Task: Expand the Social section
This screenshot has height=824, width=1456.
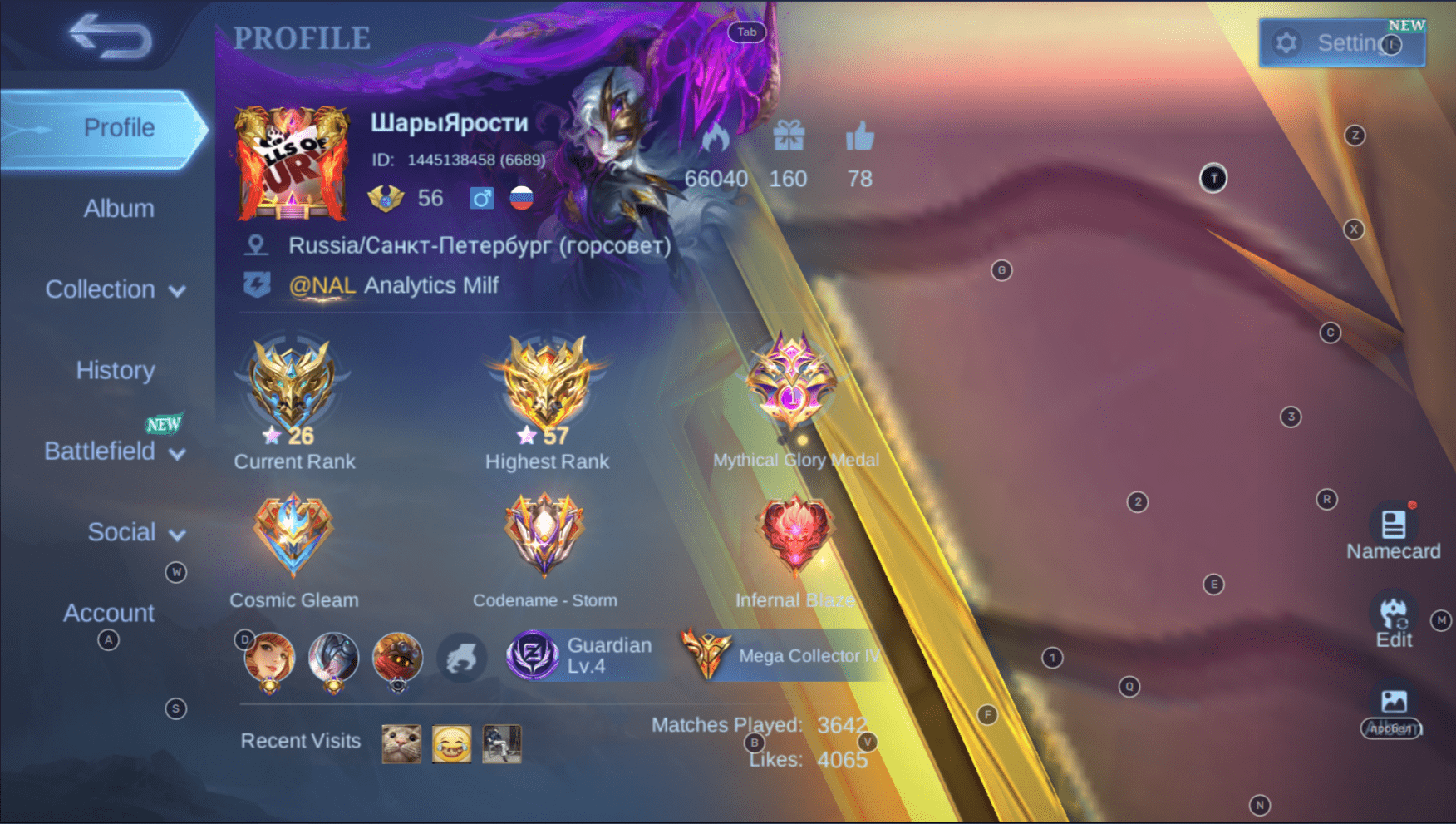Action: point(123,532)
